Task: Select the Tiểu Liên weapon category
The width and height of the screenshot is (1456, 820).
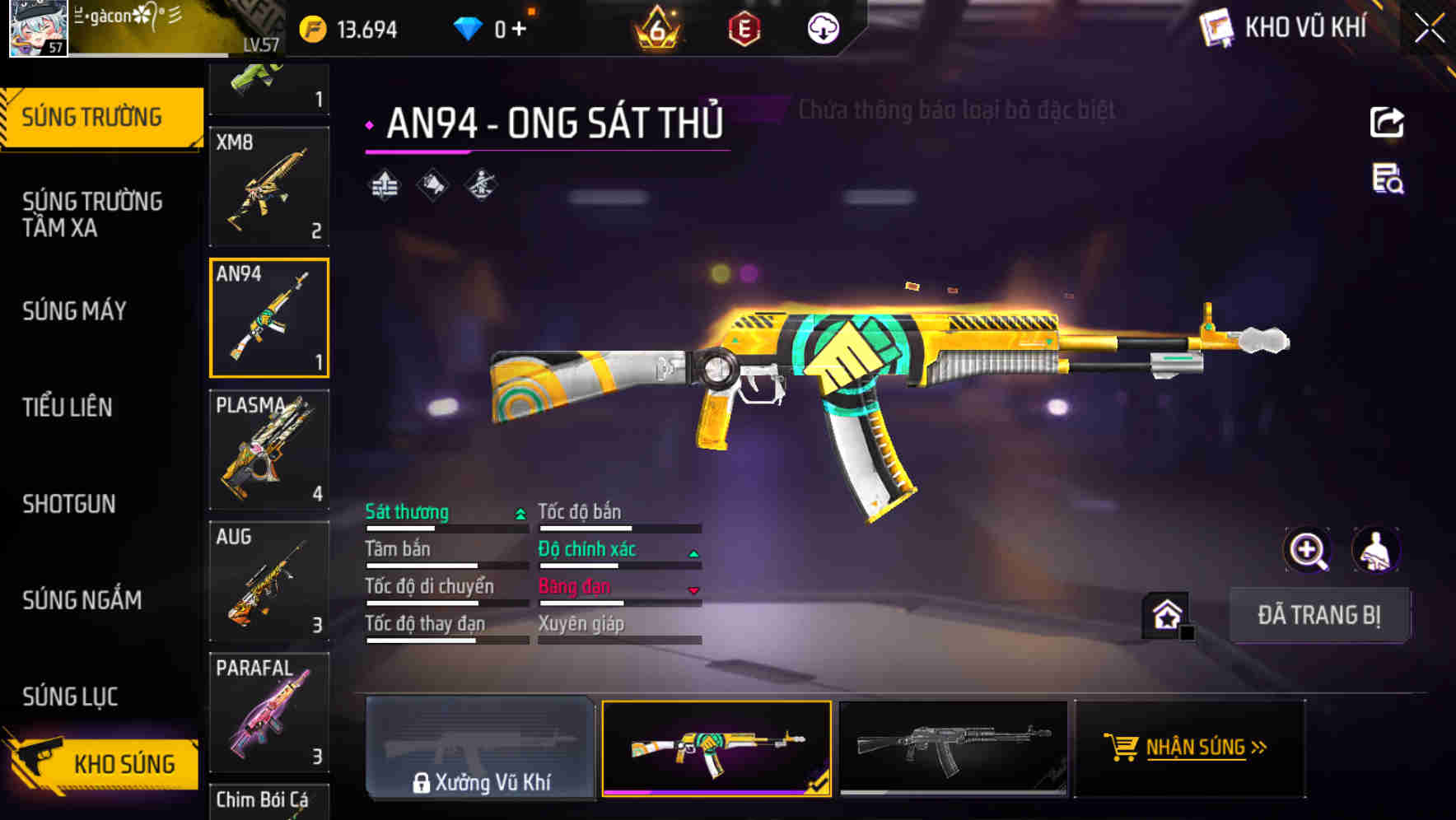Action: click(68, 407)
